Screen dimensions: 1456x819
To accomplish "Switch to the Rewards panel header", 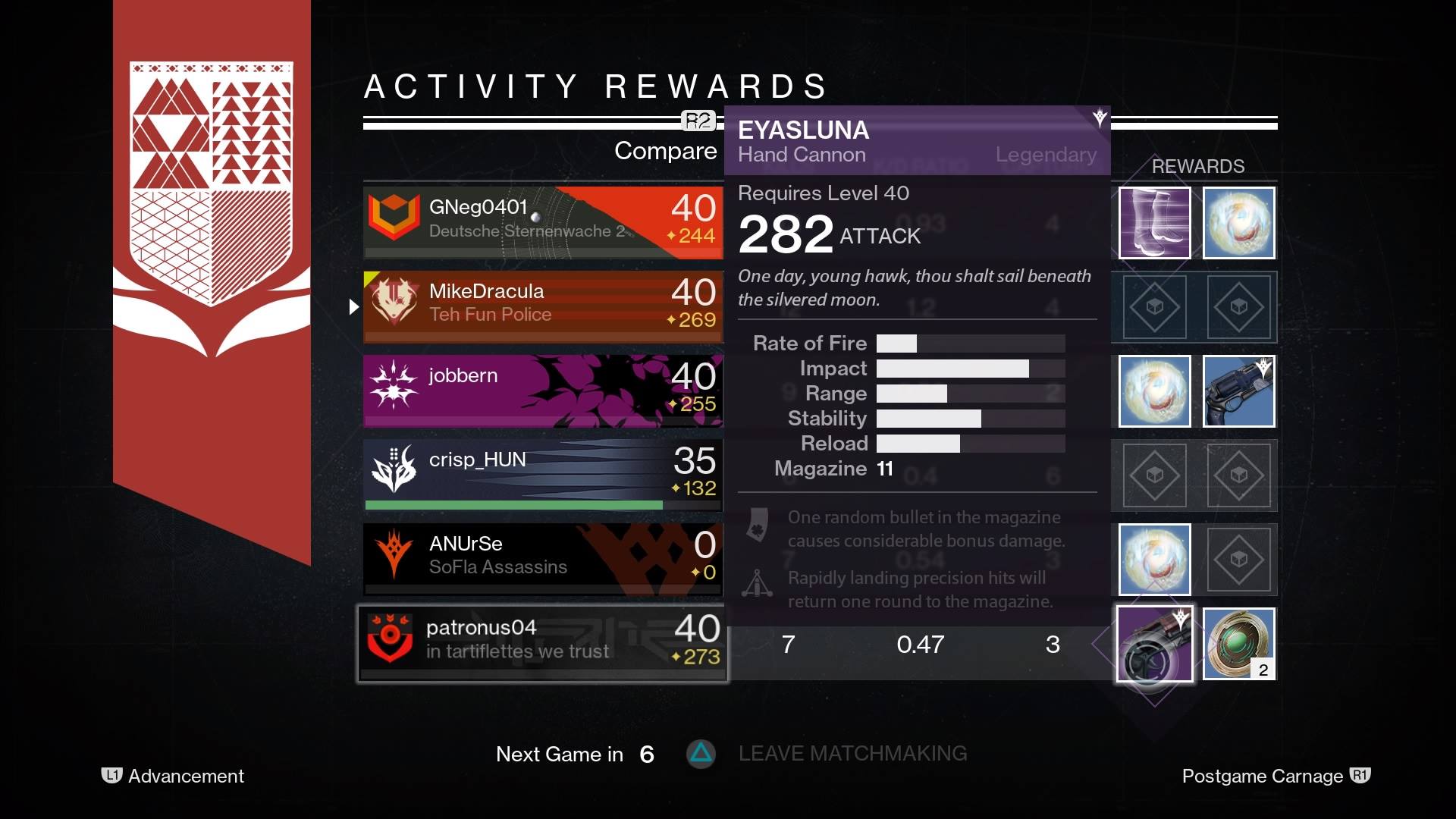I will point(1197,166).
